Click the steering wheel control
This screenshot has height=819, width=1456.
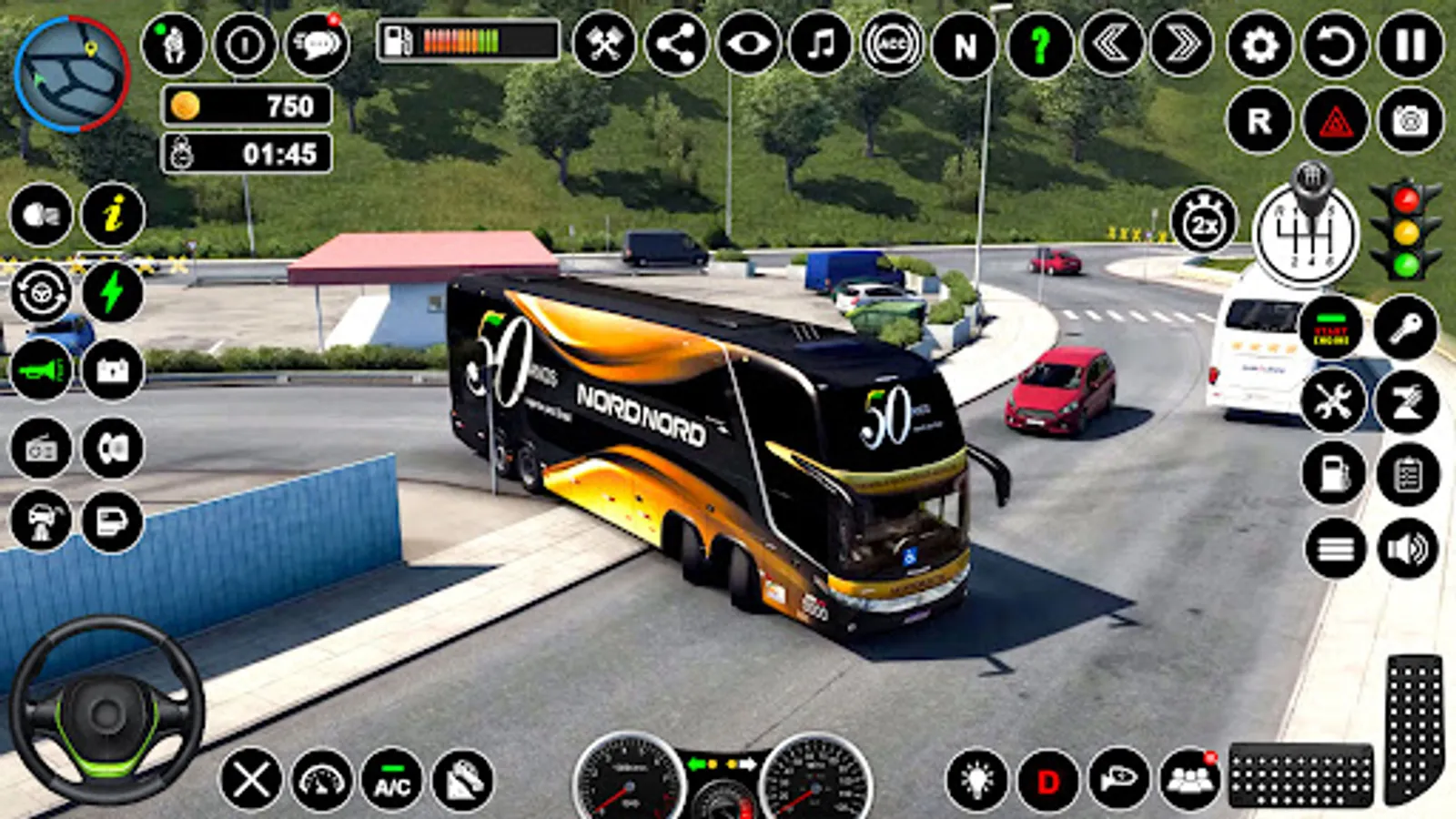106,711
